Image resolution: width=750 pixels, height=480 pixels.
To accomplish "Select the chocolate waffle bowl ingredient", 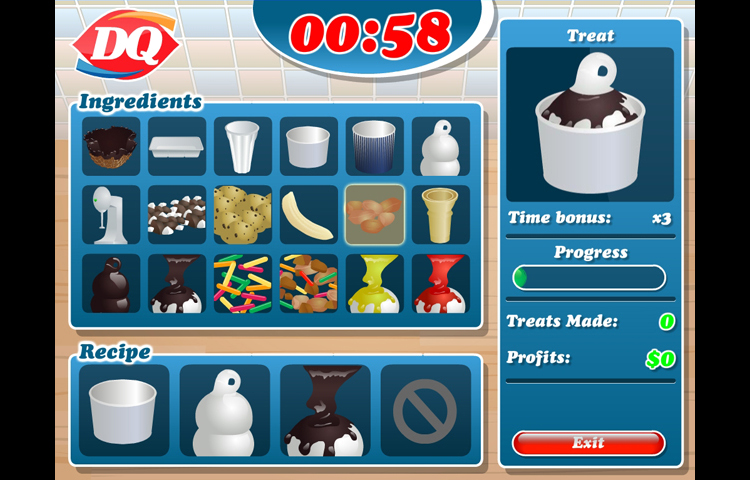I will tap(111, 147).
